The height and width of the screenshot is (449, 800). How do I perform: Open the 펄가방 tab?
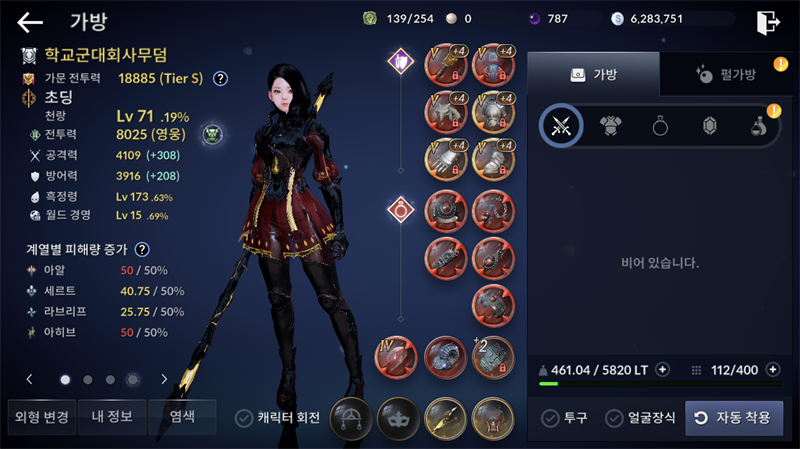pos(725,74)
